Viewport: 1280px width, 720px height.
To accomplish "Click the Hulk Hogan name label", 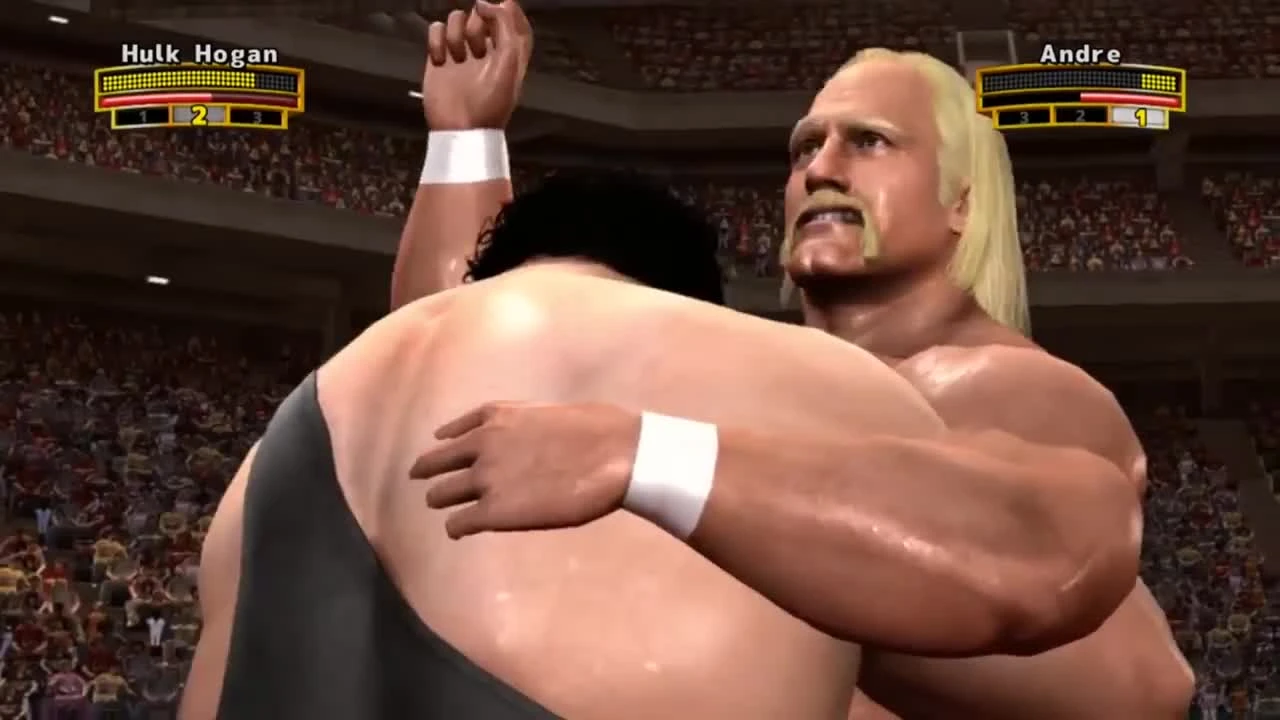I will tap(198, 55).
